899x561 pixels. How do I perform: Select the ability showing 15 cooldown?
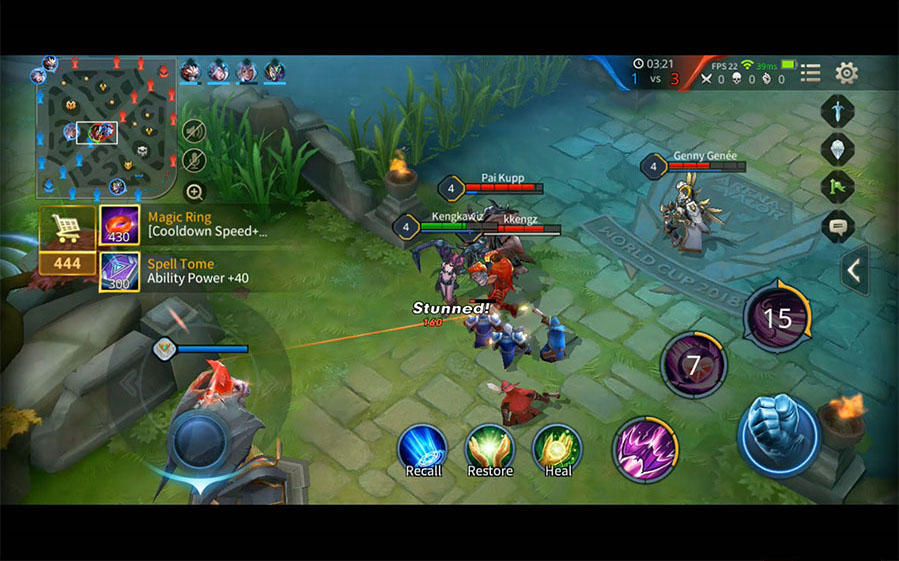point(777,319)
